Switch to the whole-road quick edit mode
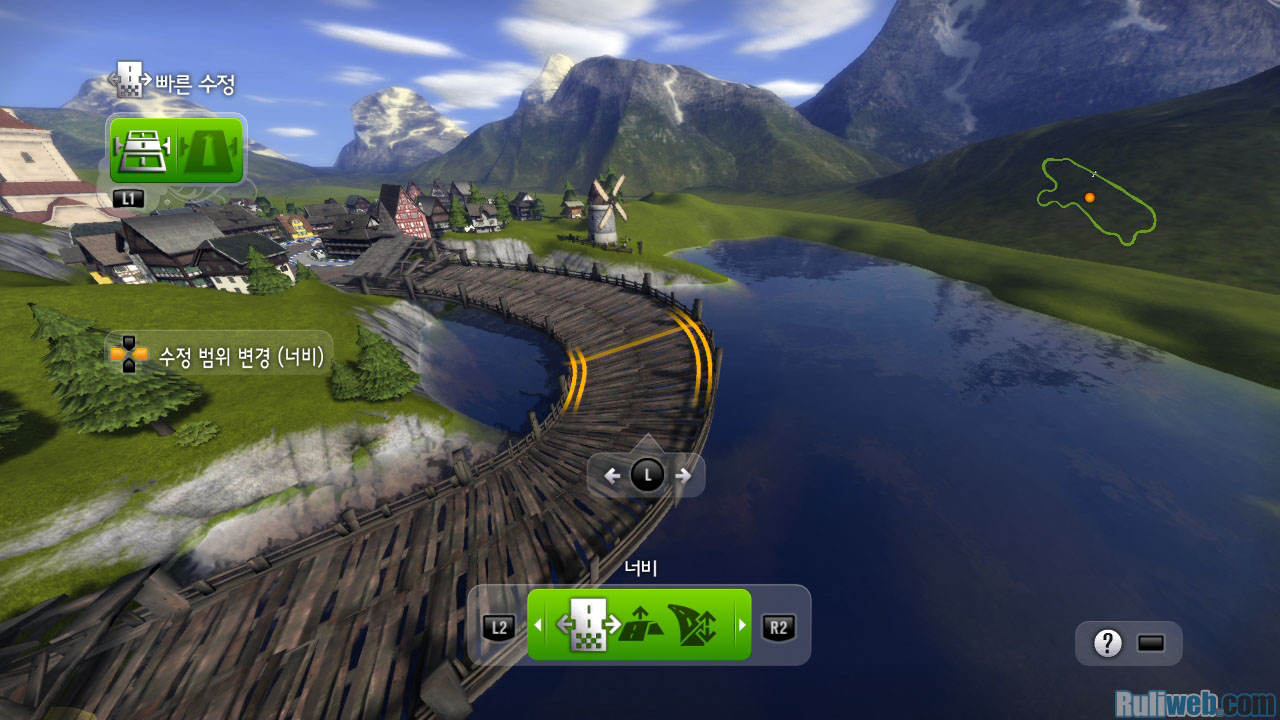The height and width of the screenshot is (720, 1280). pos(208,151)
